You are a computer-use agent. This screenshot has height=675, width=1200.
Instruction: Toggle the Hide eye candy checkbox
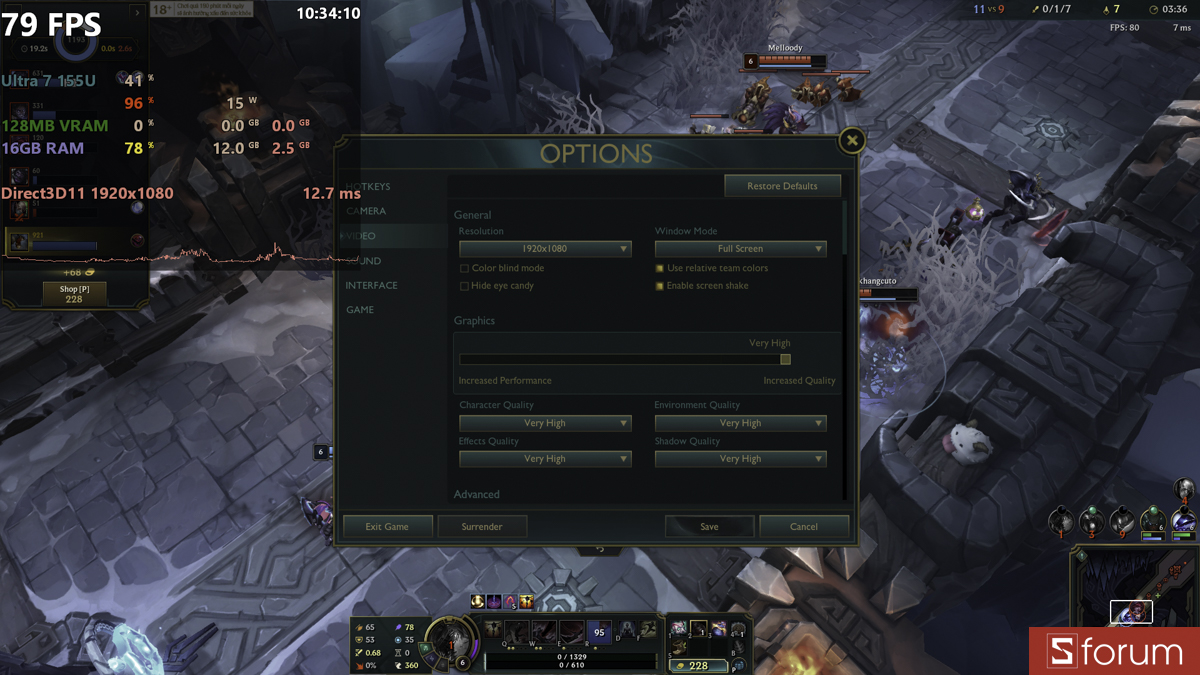tap(464, 286)
